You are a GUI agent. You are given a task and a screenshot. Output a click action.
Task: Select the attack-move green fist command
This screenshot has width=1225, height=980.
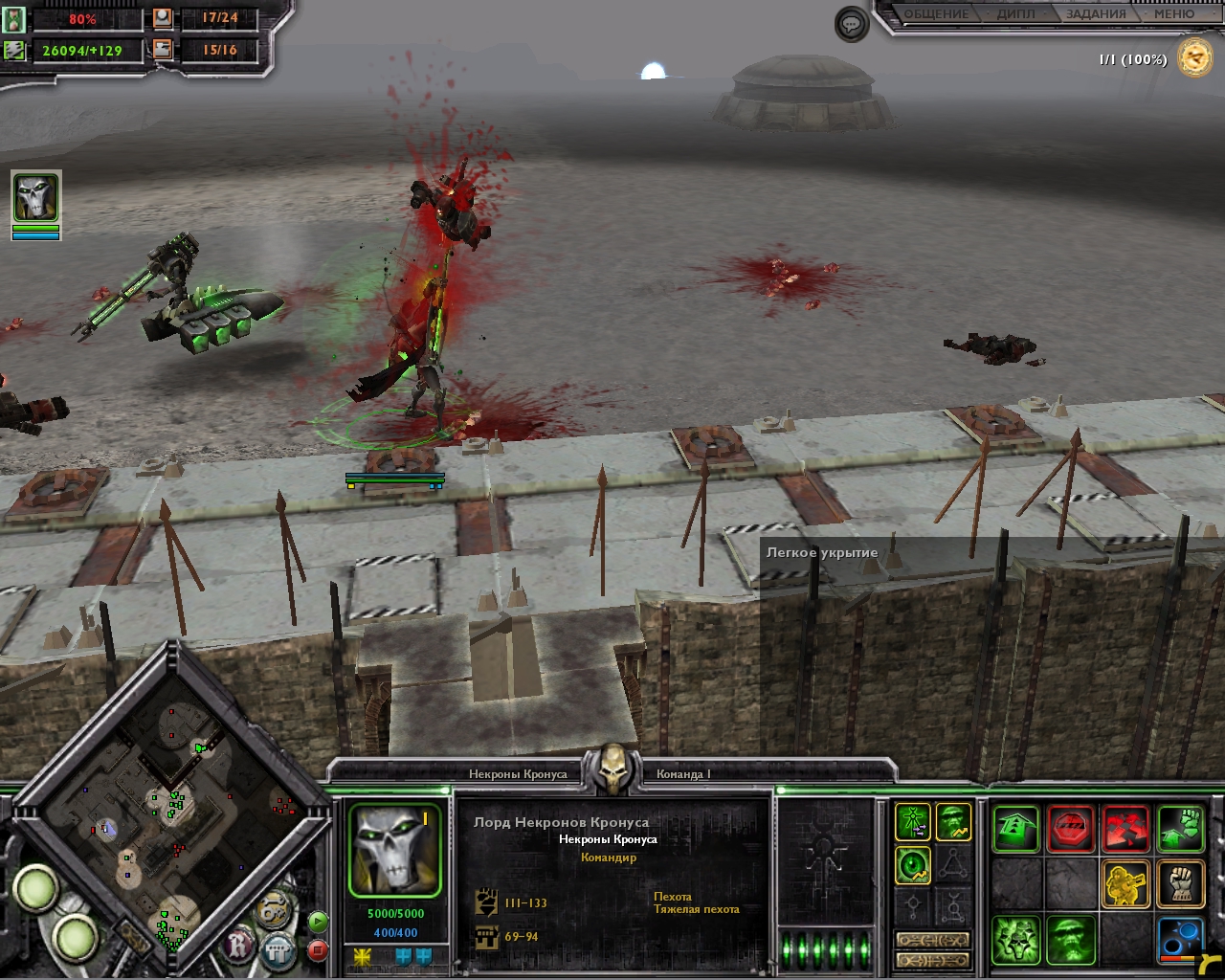coord(1180,829)
